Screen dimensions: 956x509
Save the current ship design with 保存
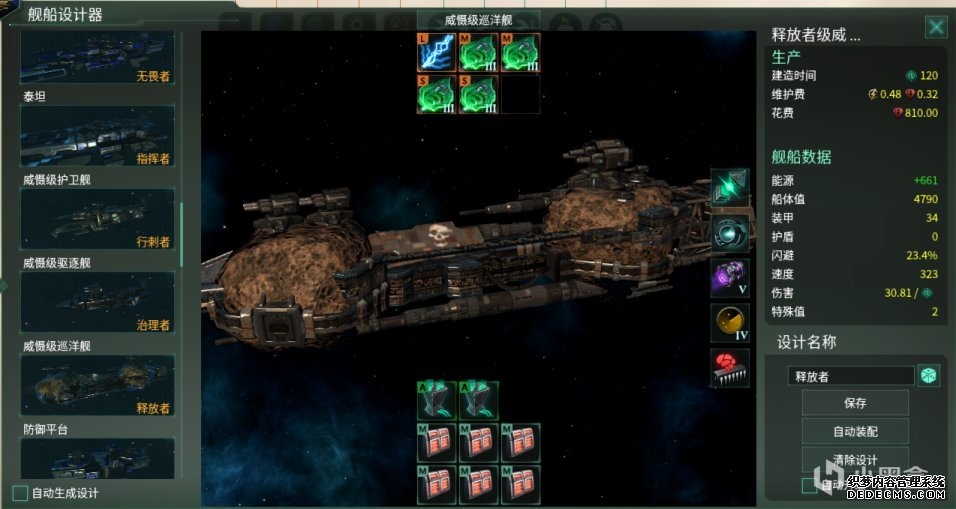tap(855, 403)
